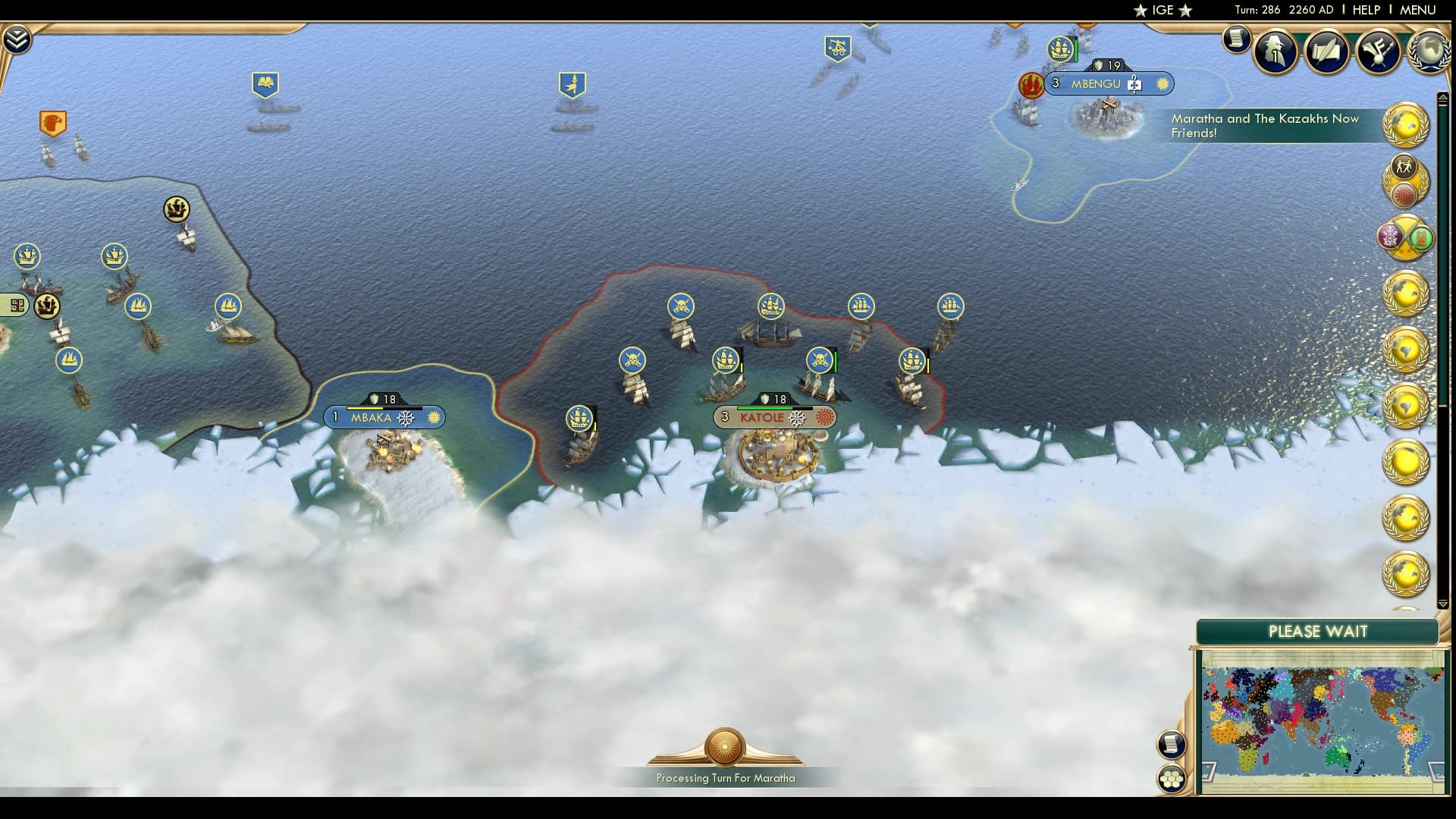Click the crossed-swords friendship notification medal
This screenshot has height=819, width=1456.
[1403, 235]
